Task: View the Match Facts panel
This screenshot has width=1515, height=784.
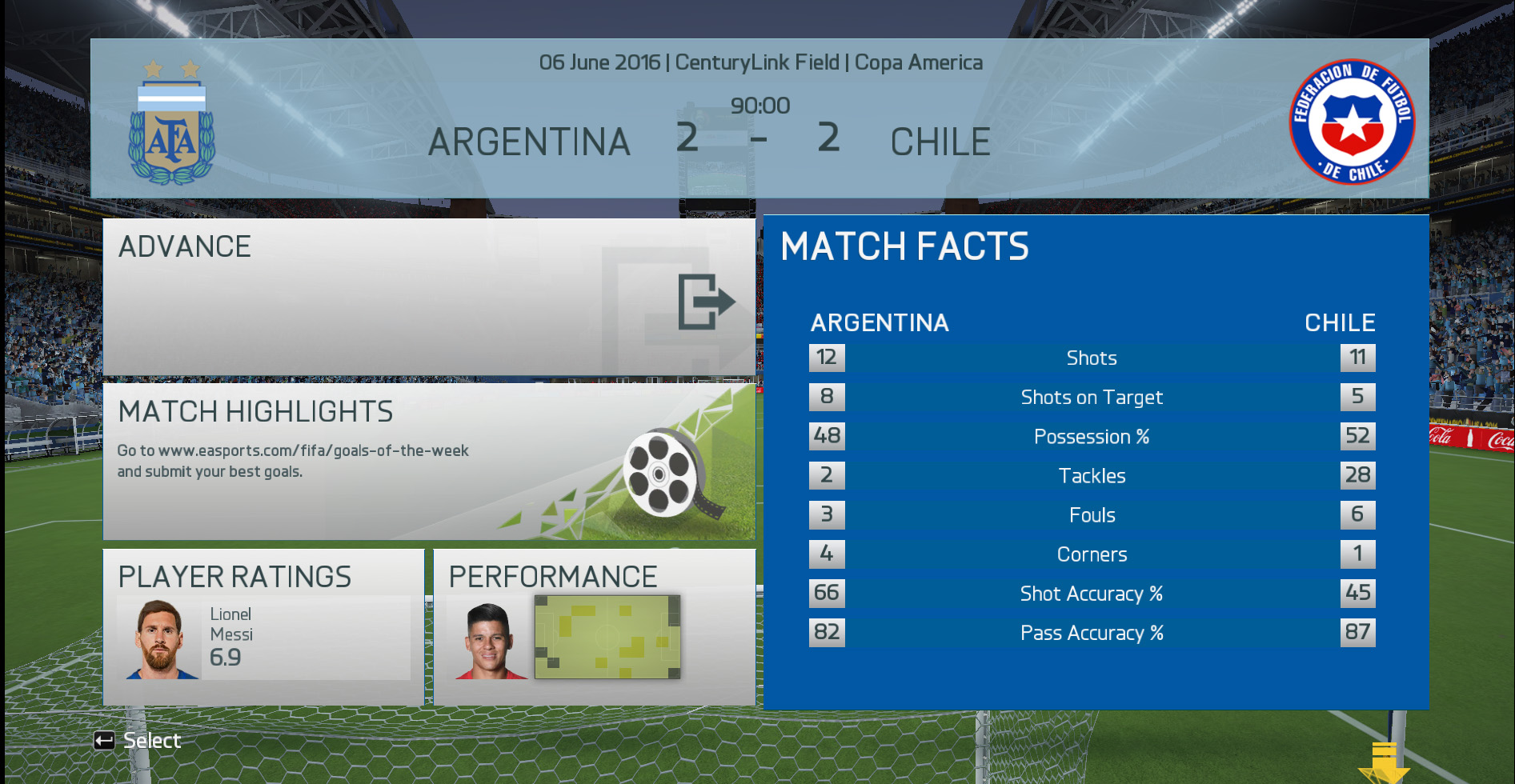Action: click(1095, 462)
